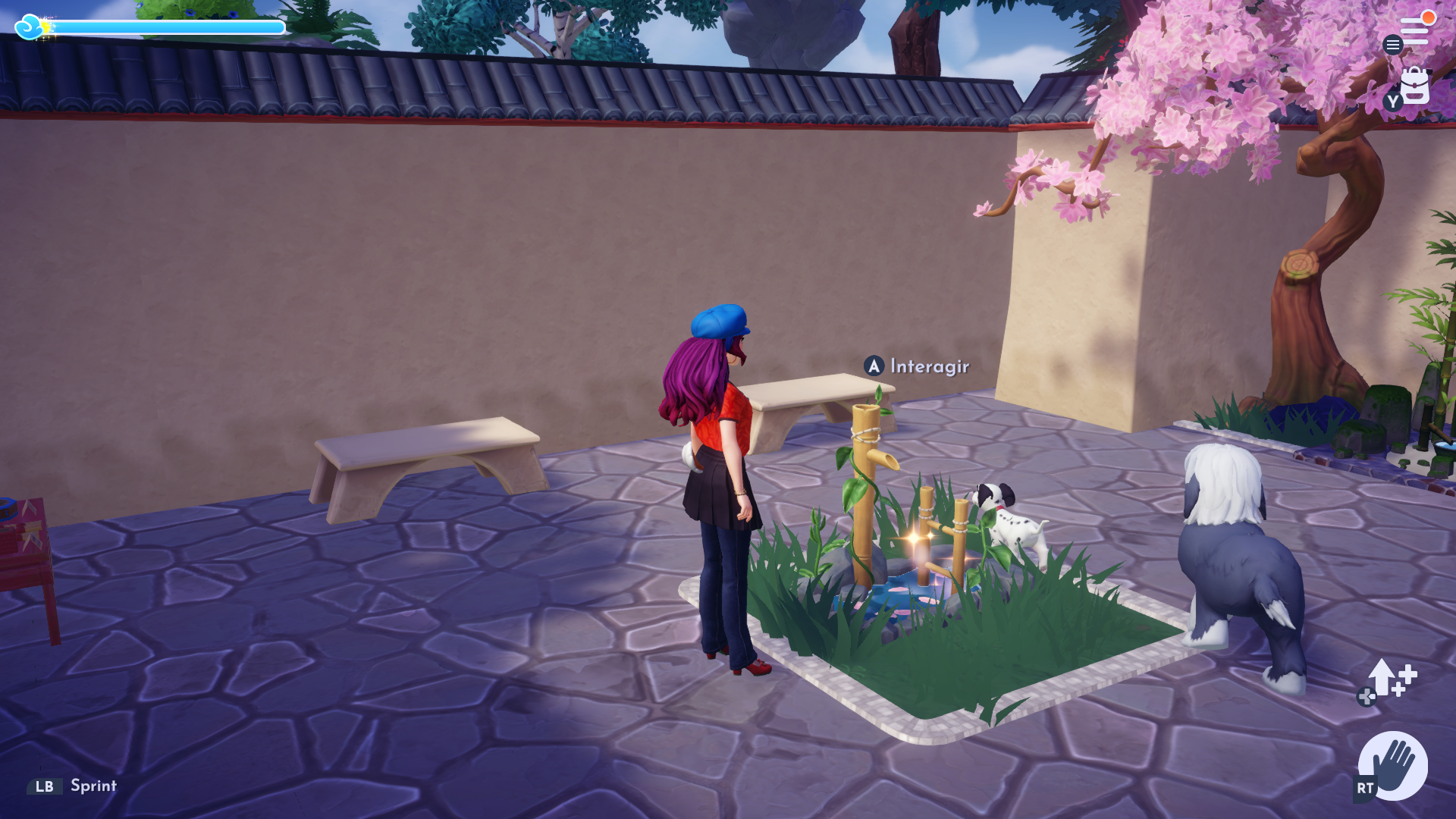Screen dimensions: 1456x819
Task: Open the main menu with the three-lines icon
Action: coord(1414,32)
